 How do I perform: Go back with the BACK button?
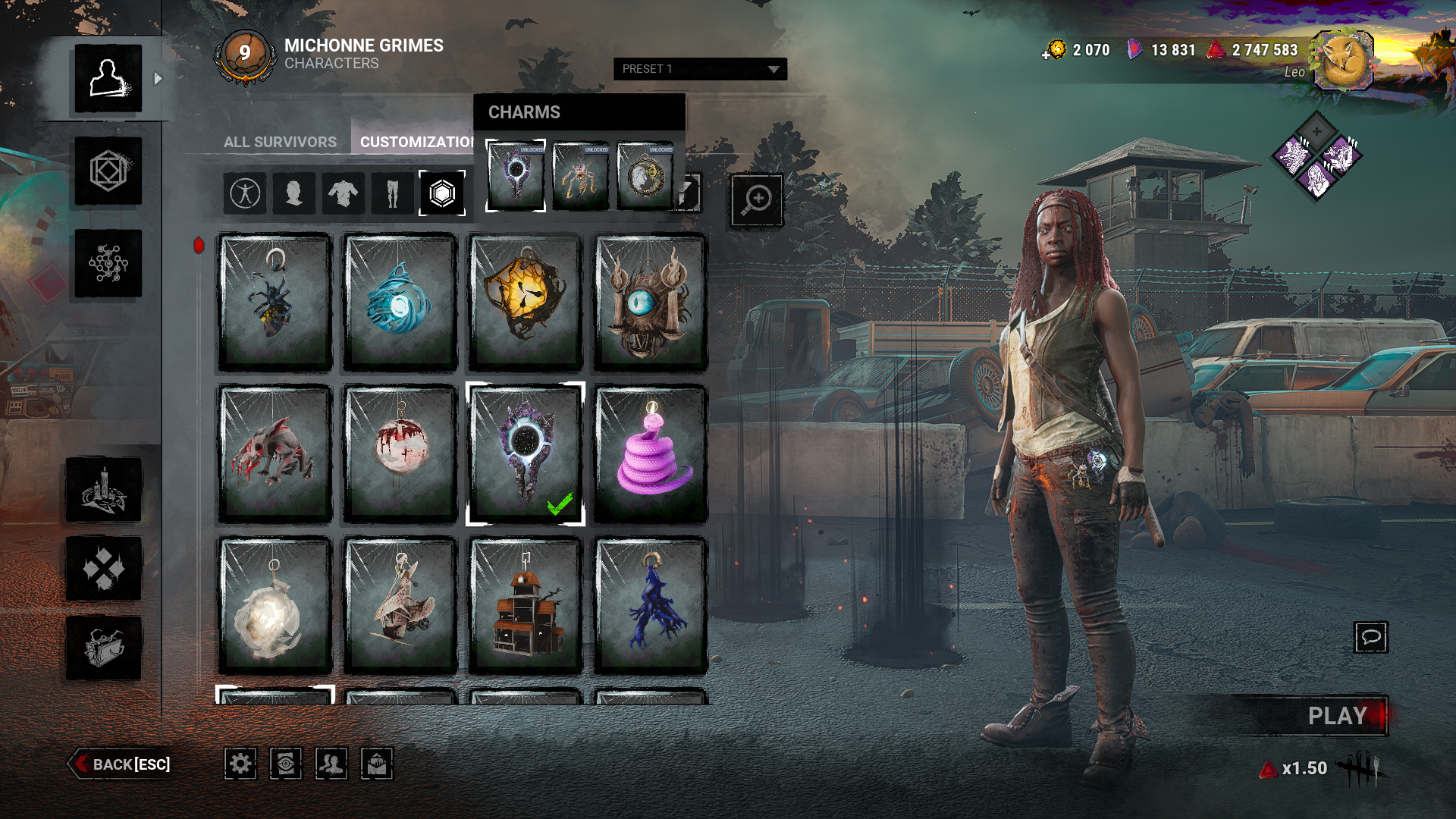(121, 764)
